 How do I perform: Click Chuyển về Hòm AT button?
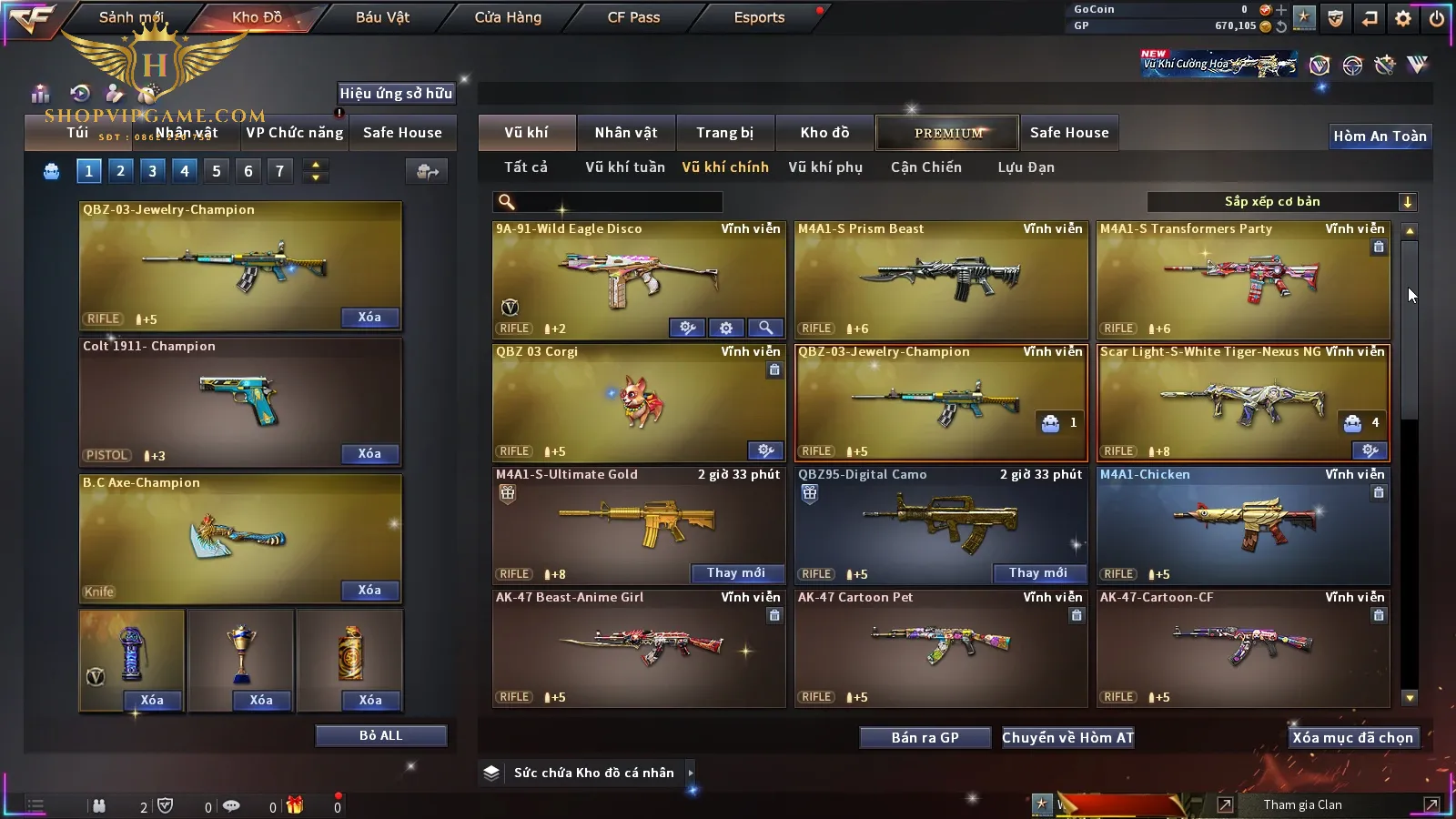pos(1067,738)
